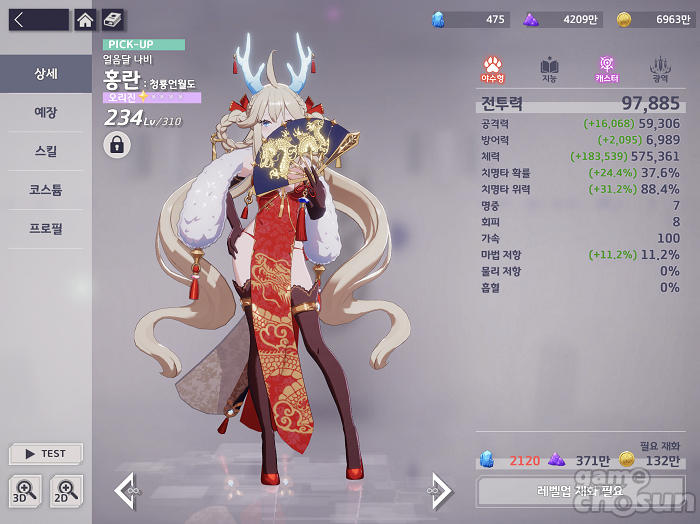Switch to 2D view mode

pyautogui.click(x=66, y=490)
